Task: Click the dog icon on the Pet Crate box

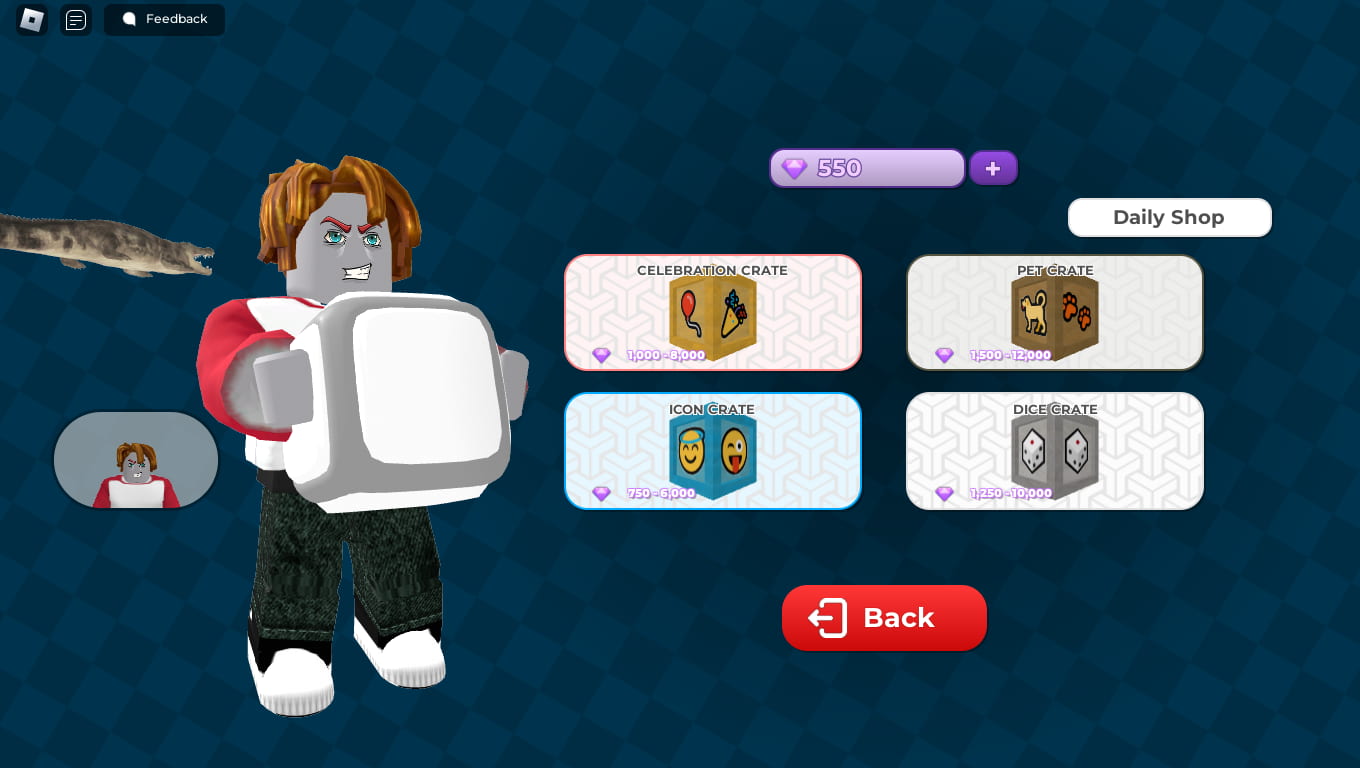Action: point(1033,310)
